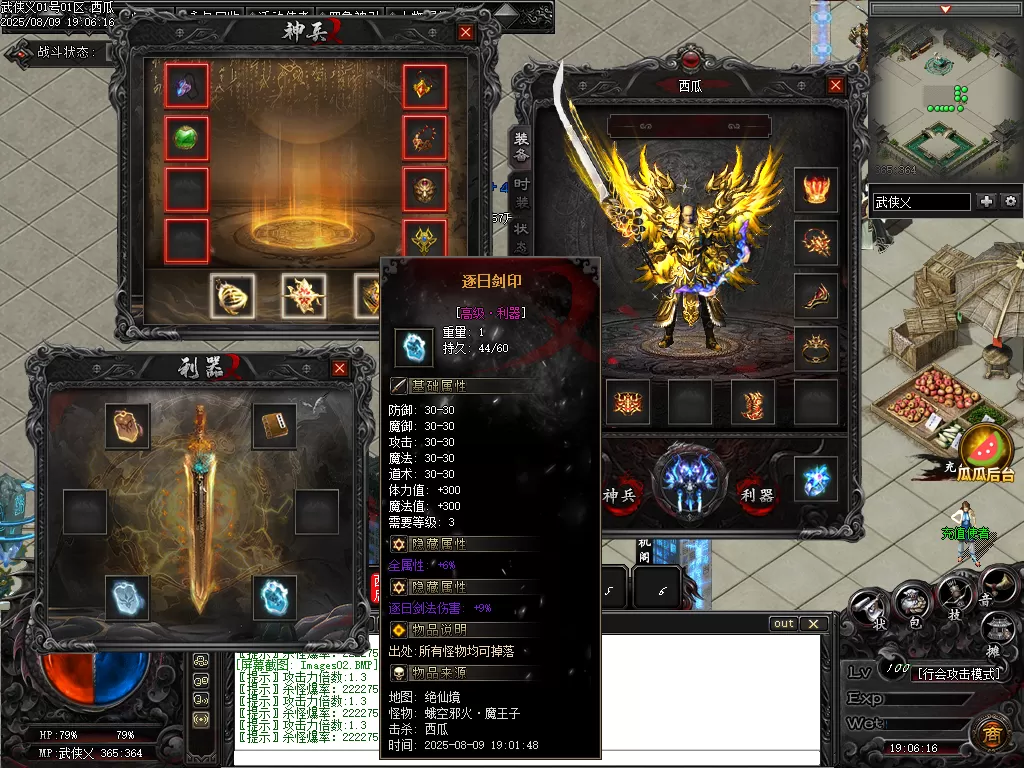Open the 状 status scroll icon
Image resolution: width=1024 pixels, height=768 pixels.
click(x=868, y=609)
